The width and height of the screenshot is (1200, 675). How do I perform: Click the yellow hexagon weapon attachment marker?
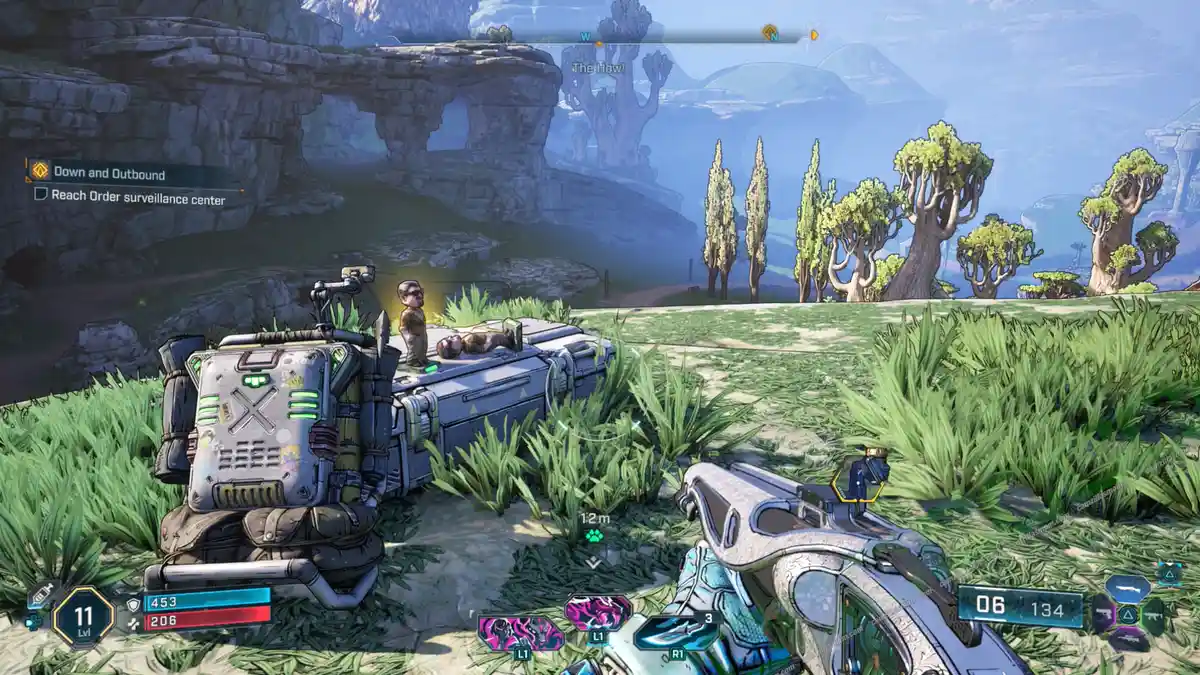pyautogui.click(x=859, y=480)
